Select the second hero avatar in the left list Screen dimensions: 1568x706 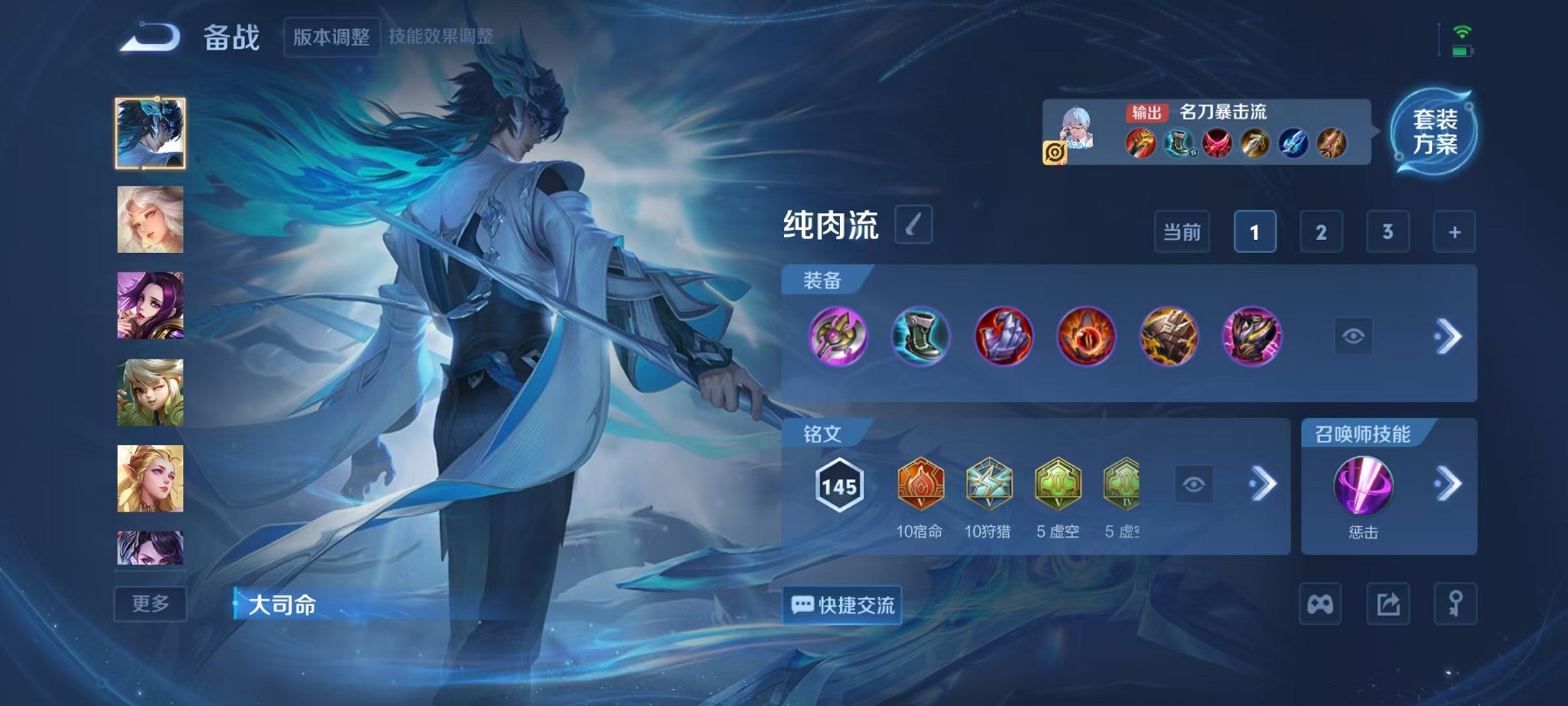[151, 221]
